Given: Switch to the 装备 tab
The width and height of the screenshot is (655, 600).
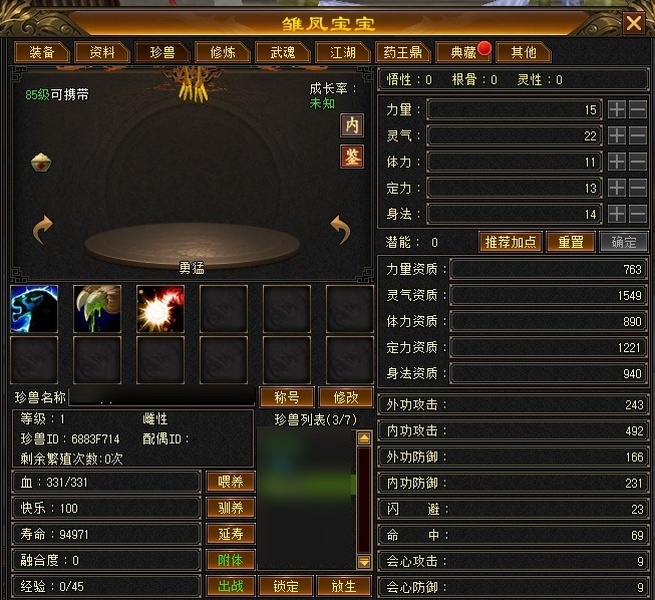Looking at the screenshot, I should click(42, 52).
